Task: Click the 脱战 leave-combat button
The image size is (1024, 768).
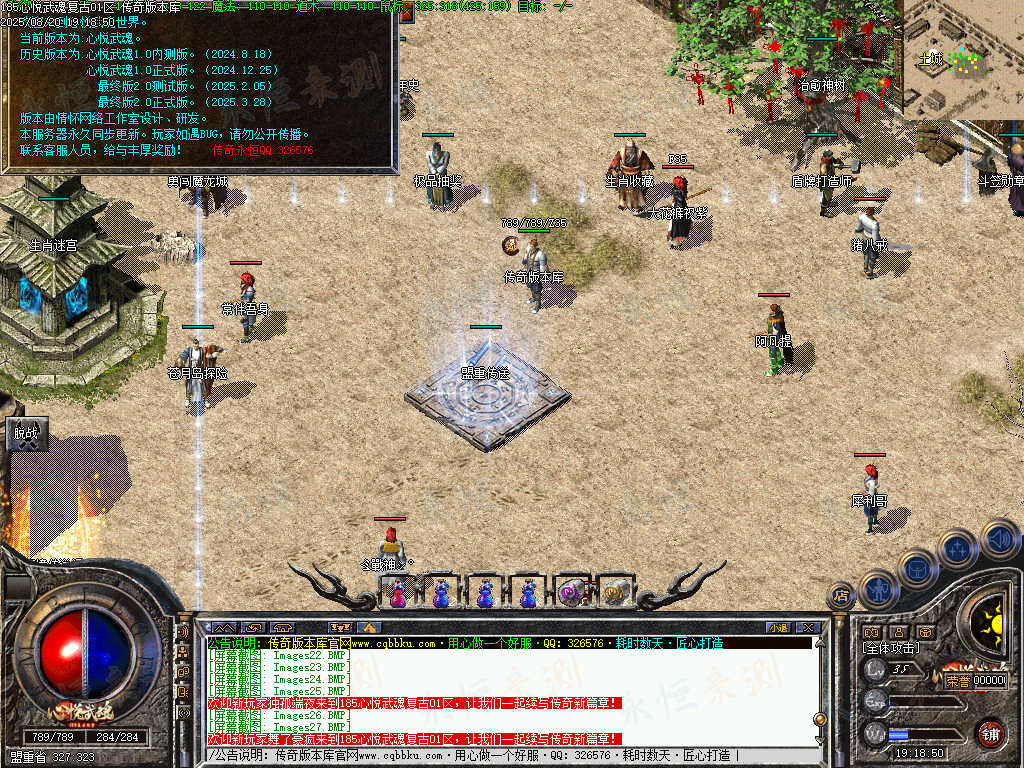Action: (x=25, y=434)
